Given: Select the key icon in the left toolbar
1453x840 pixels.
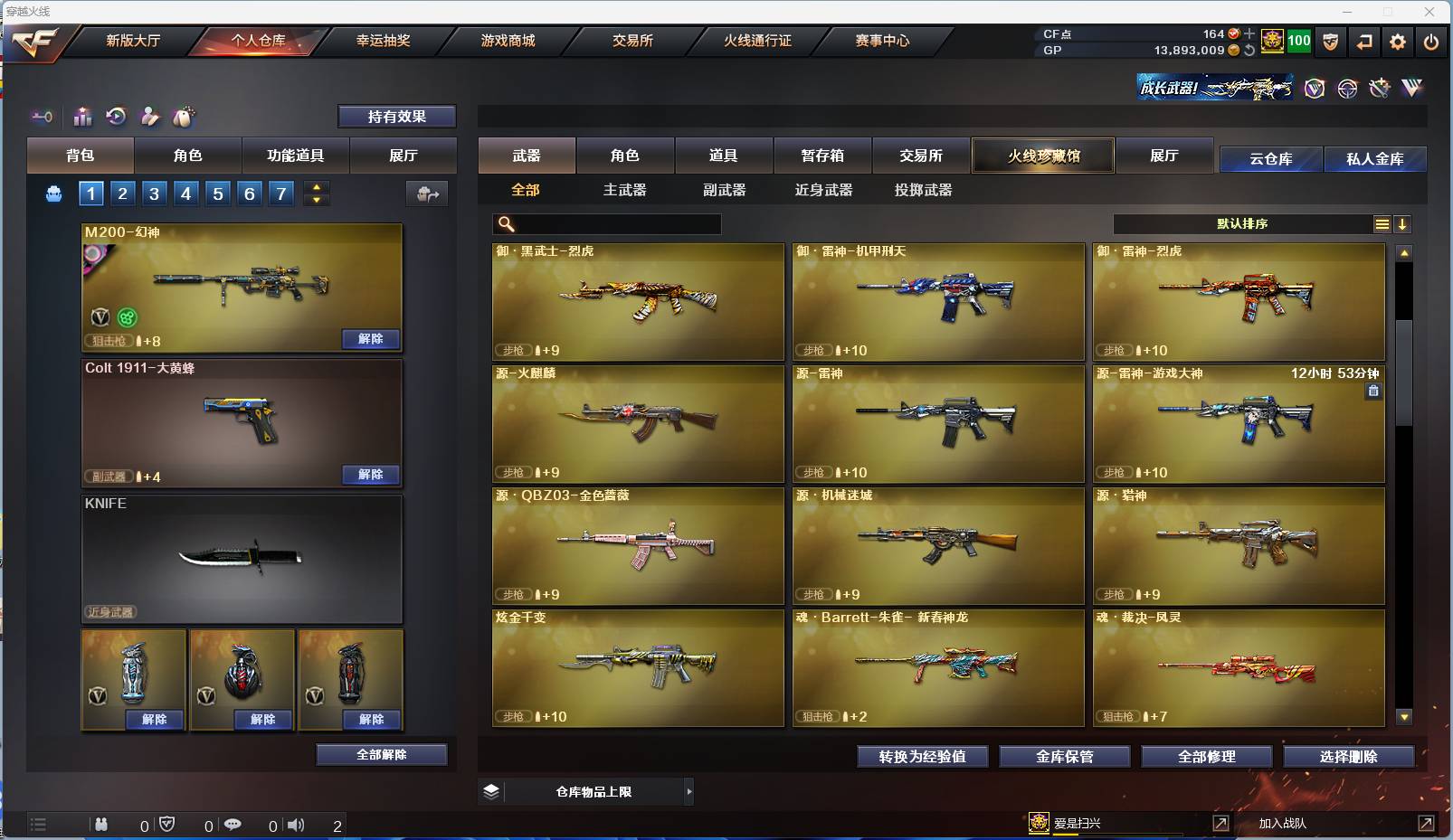Looking at the screenshot, I should point(42,117).
